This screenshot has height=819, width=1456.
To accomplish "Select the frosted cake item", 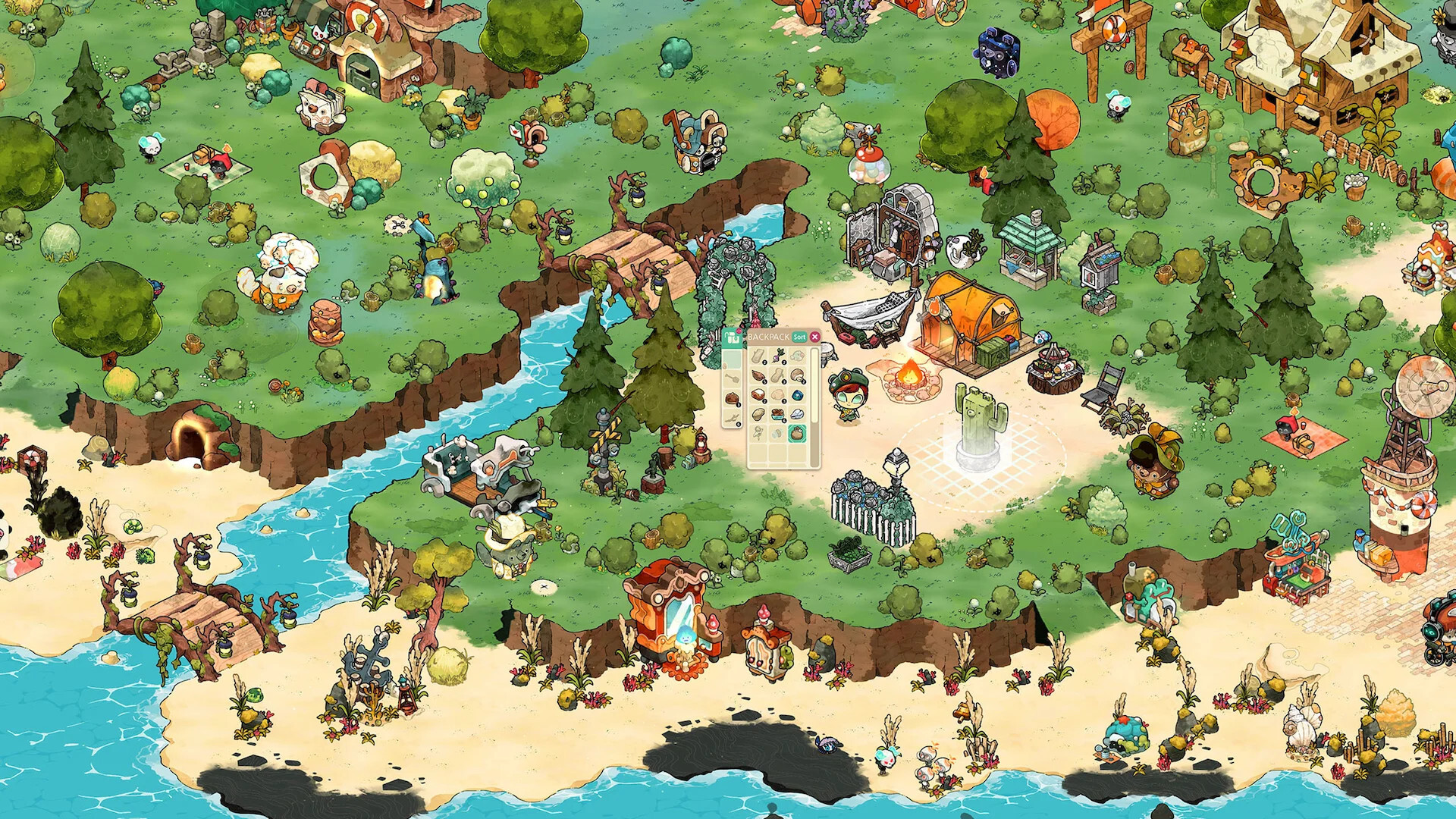I will pos(758,394).
